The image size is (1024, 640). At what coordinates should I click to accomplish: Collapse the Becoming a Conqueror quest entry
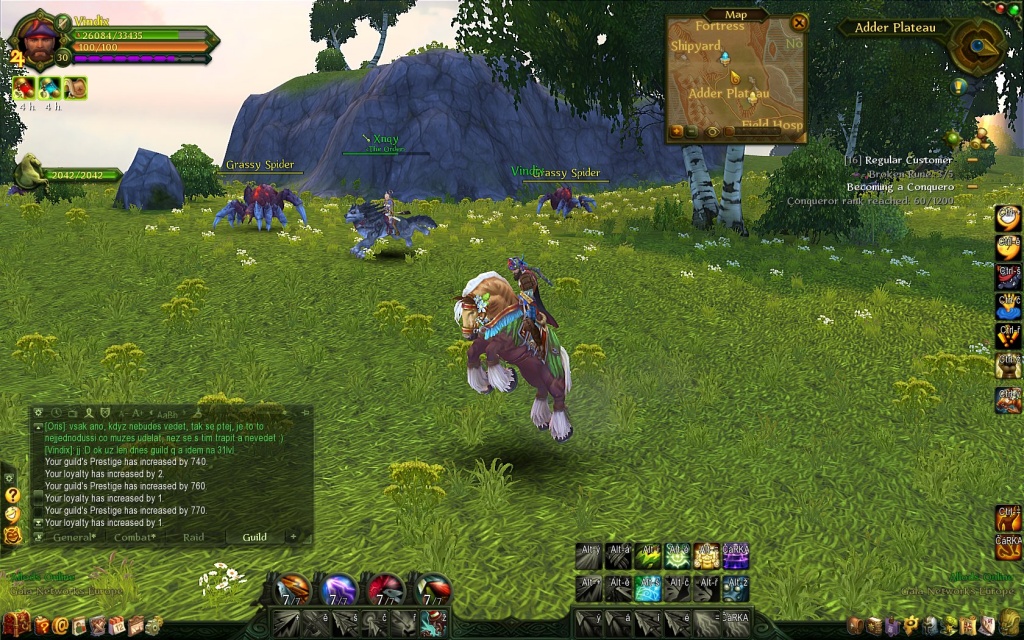tap(973, 187)
